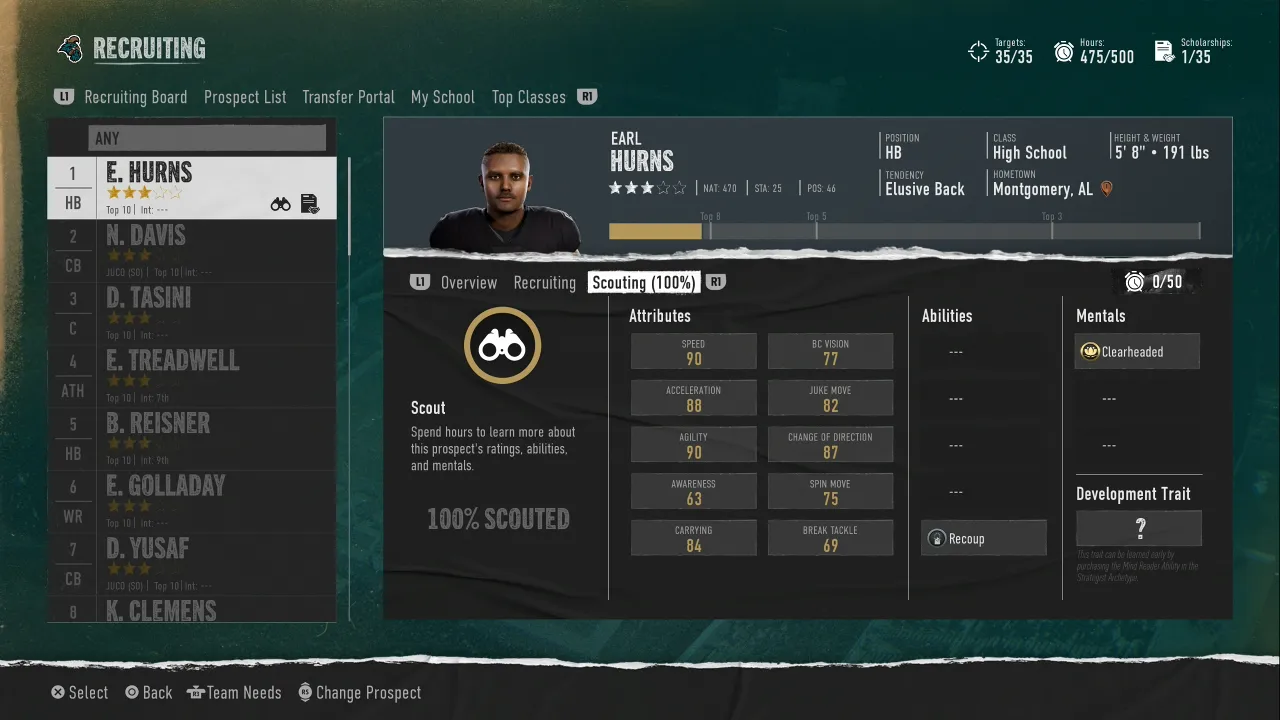Viewport: 1280px width, 720px height.
Task: Show the prospect Overview tab
Action: (x=468, y=283)
